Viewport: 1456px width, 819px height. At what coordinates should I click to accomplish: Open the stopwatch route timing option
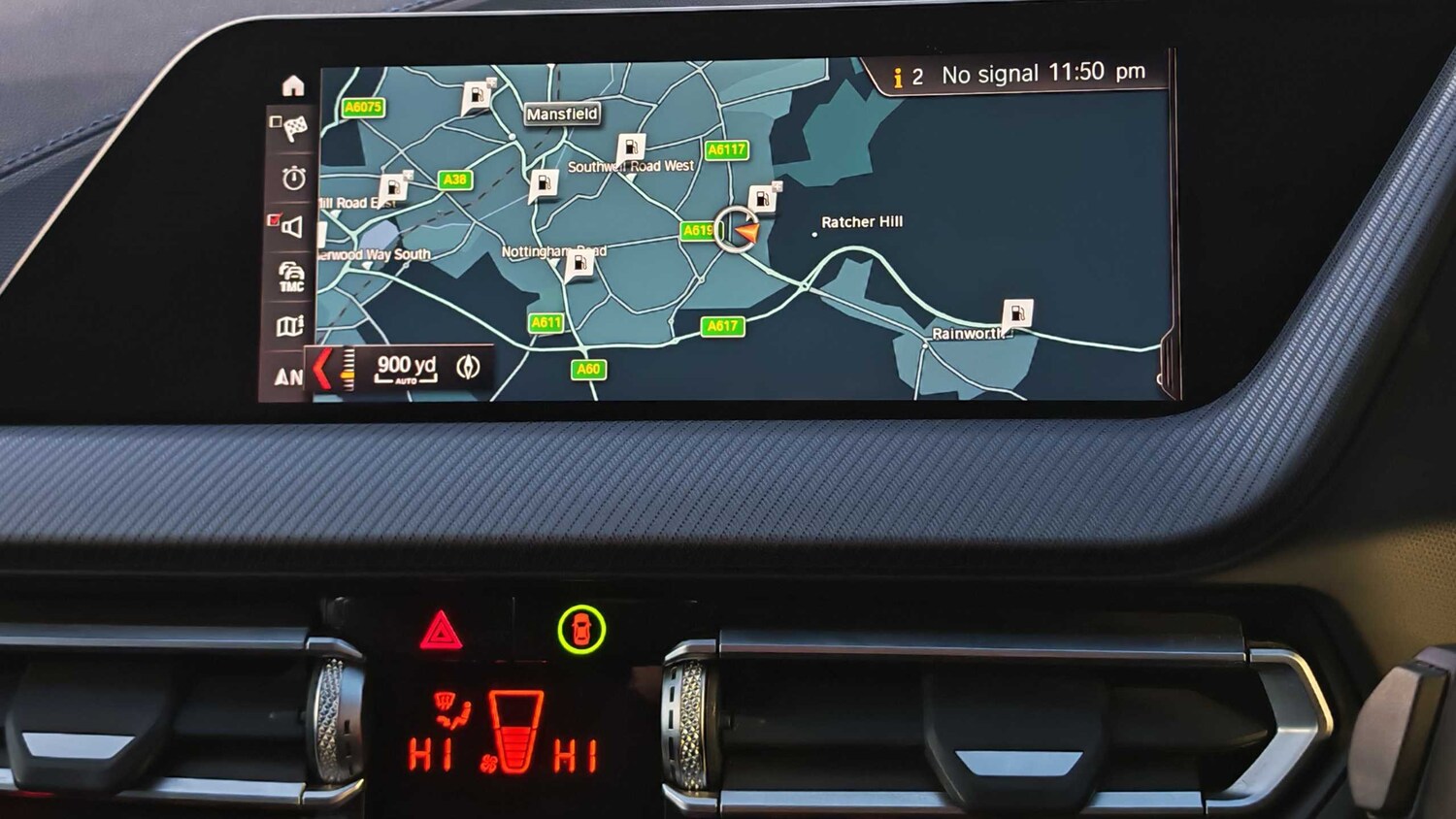(x=293, y=178)
